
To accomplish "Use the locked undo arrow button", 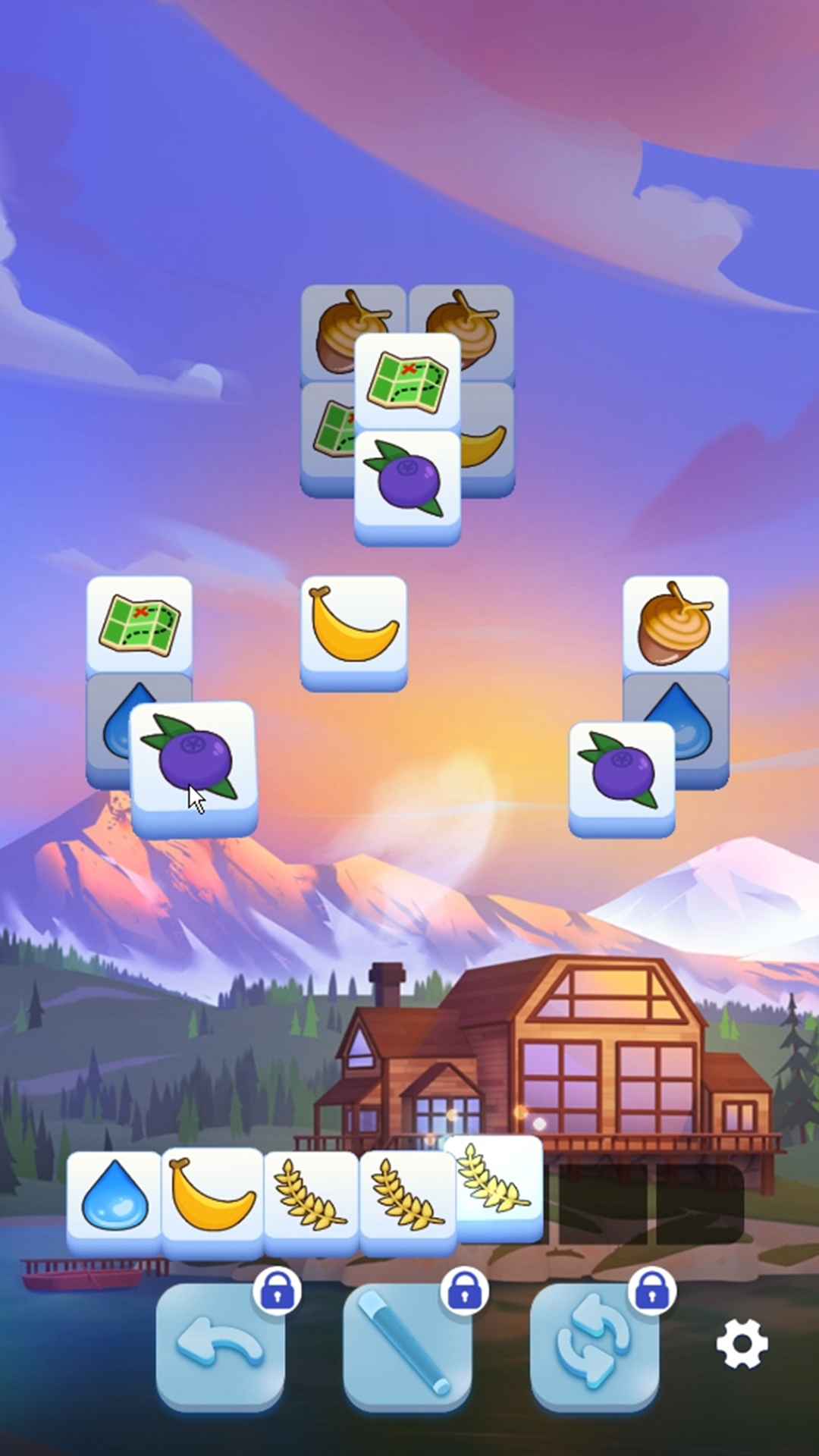I will (x=220, y=1346).
